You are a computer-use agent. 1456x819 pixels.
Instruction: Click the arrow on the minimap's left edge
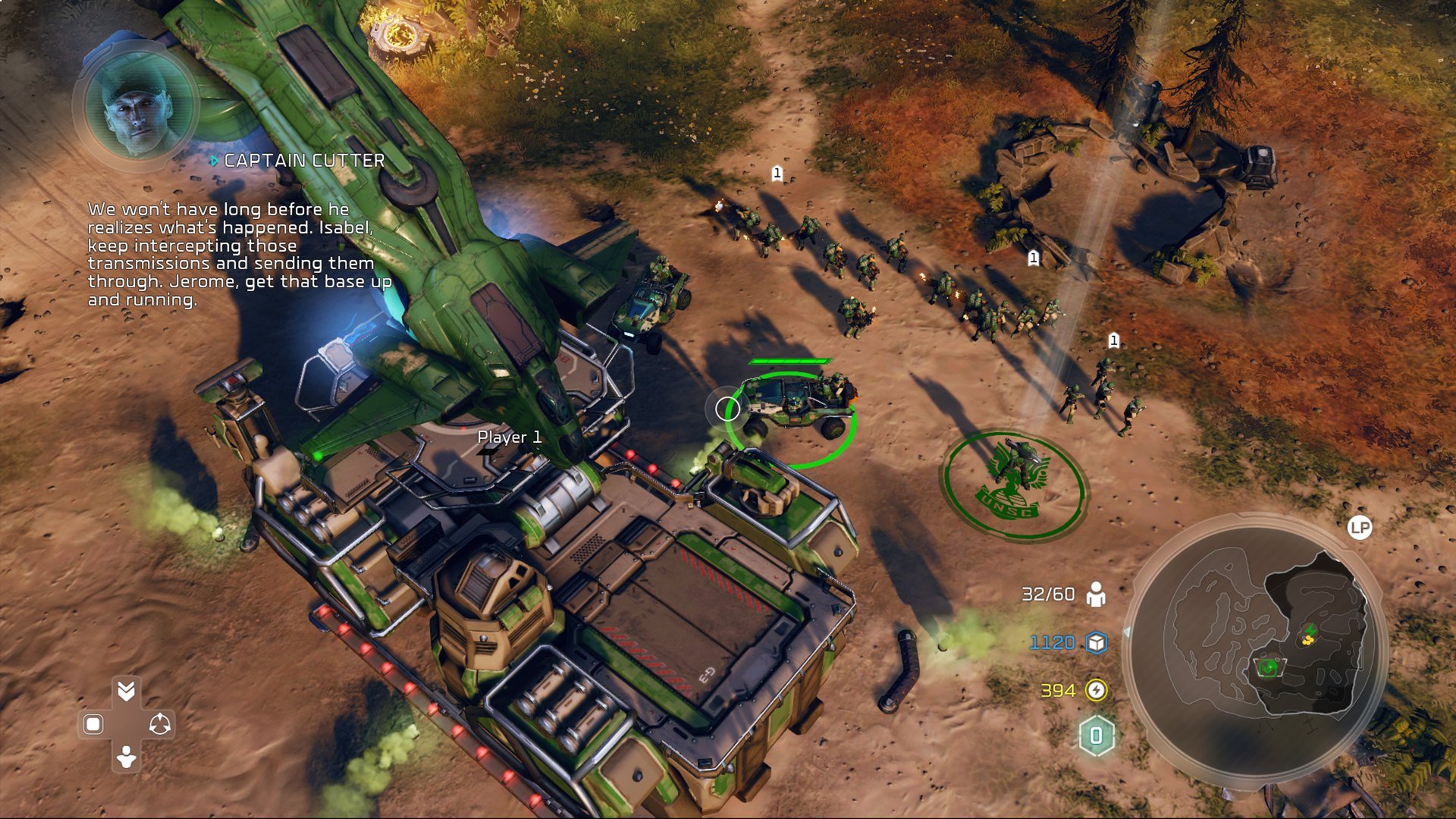1128,631
